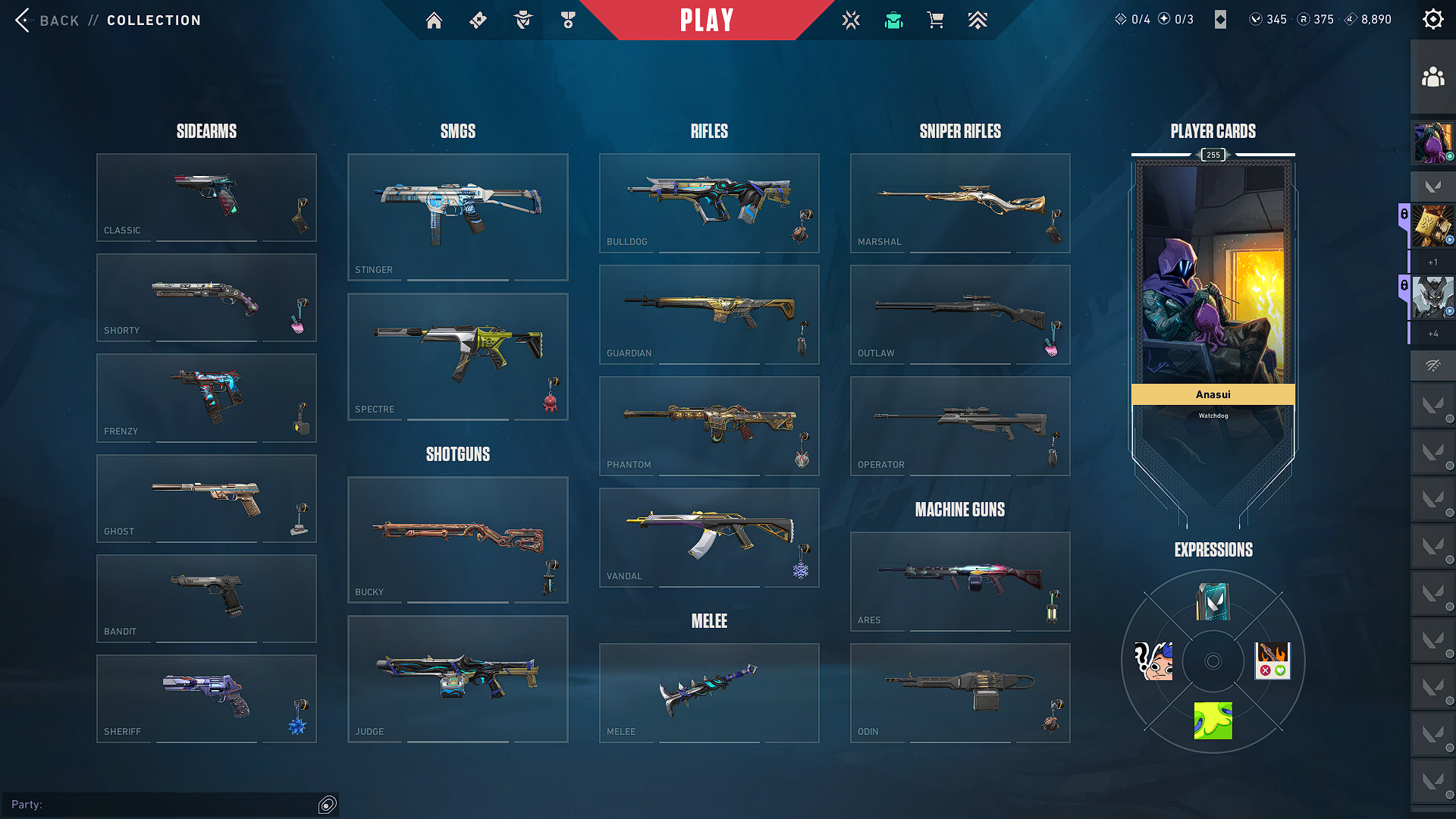Choose the Operator sniper slot
The height and width of the screenshot is (819, 1456).
click(959, 425)
